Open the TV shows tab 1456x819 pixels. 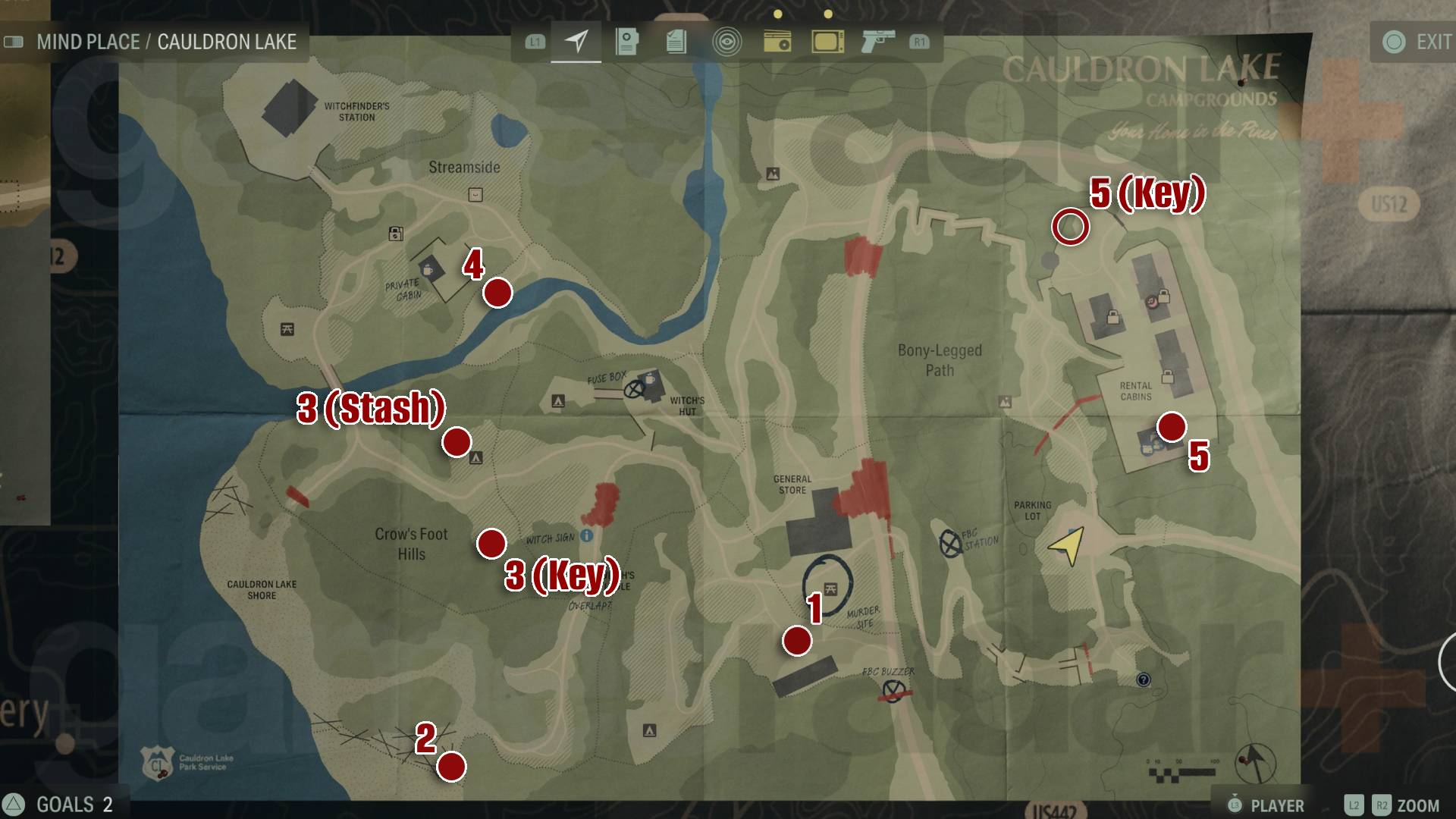point(827,41)
